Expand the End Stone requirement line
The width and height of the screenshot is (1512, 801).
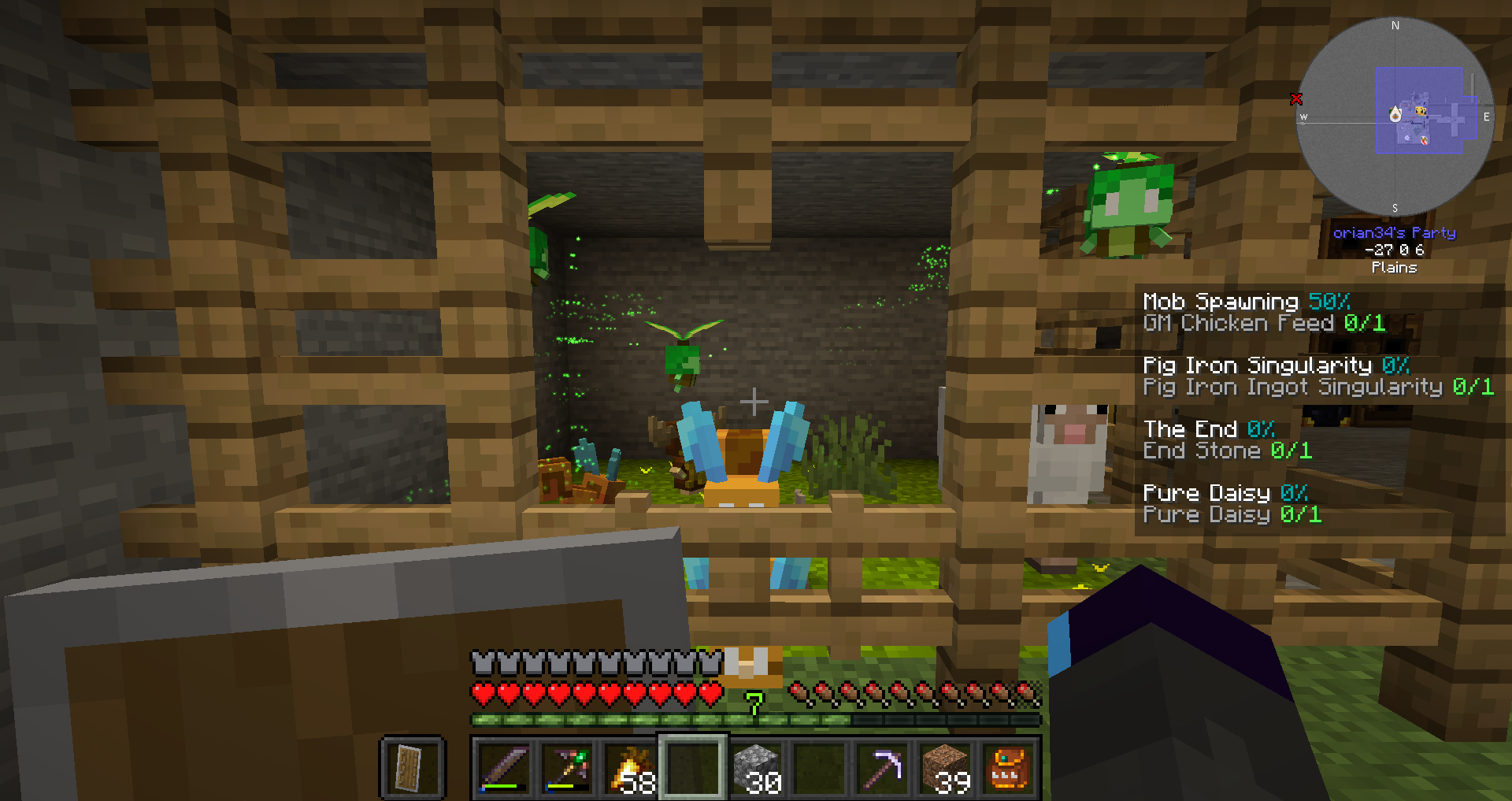click(1227, 451)
